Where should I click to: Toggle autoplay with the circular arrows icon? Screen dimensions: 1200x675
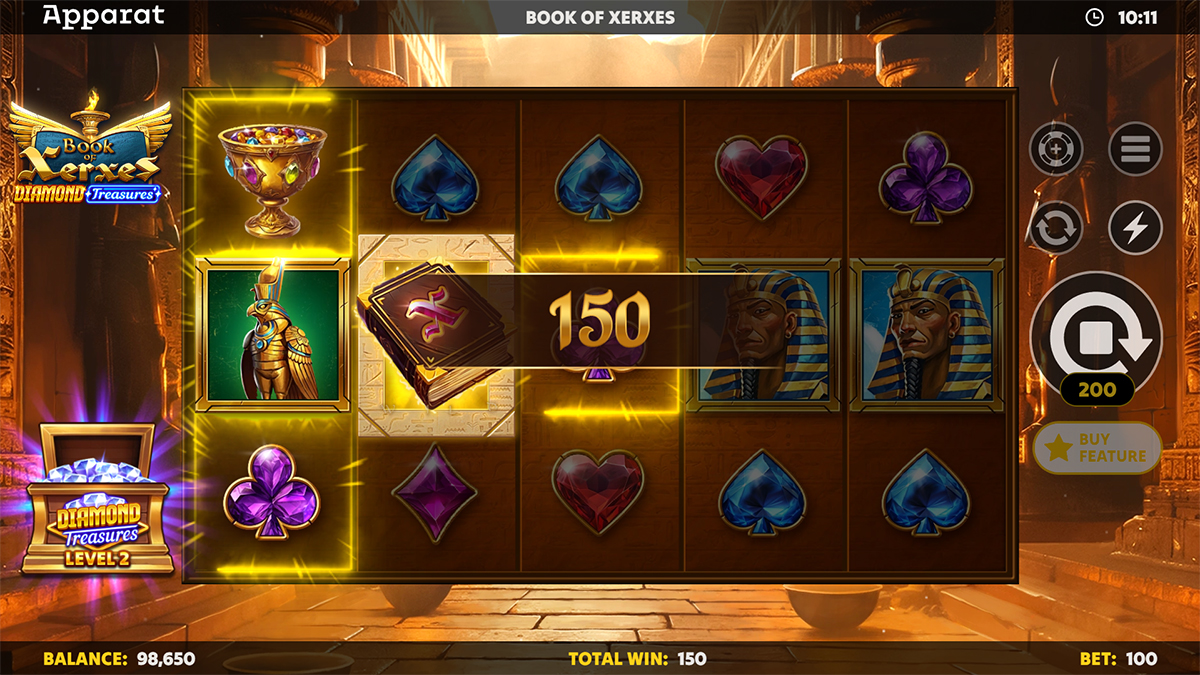tap(1056, 228)
